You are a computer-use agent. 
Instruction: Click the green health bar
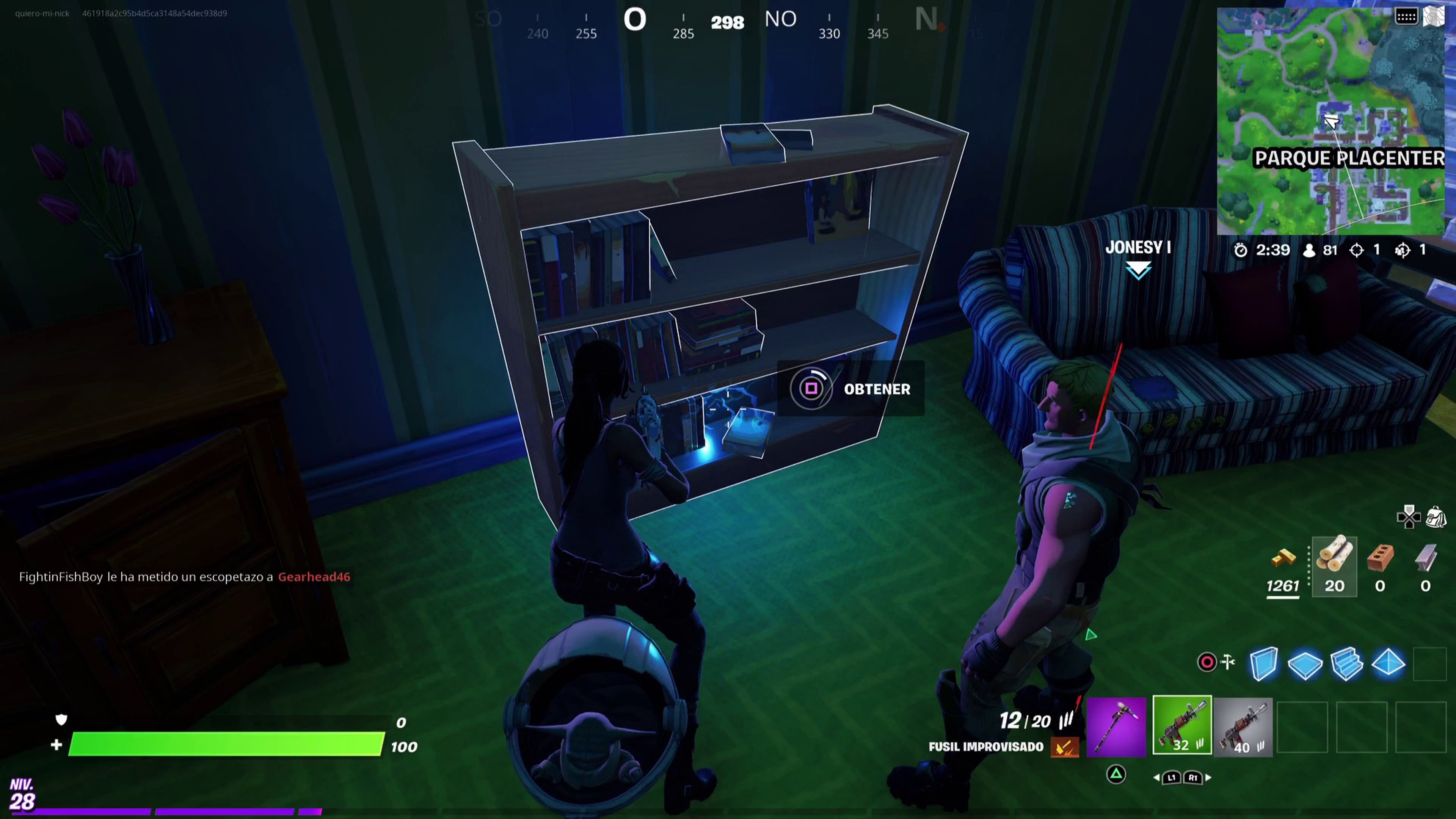(226, 746)
